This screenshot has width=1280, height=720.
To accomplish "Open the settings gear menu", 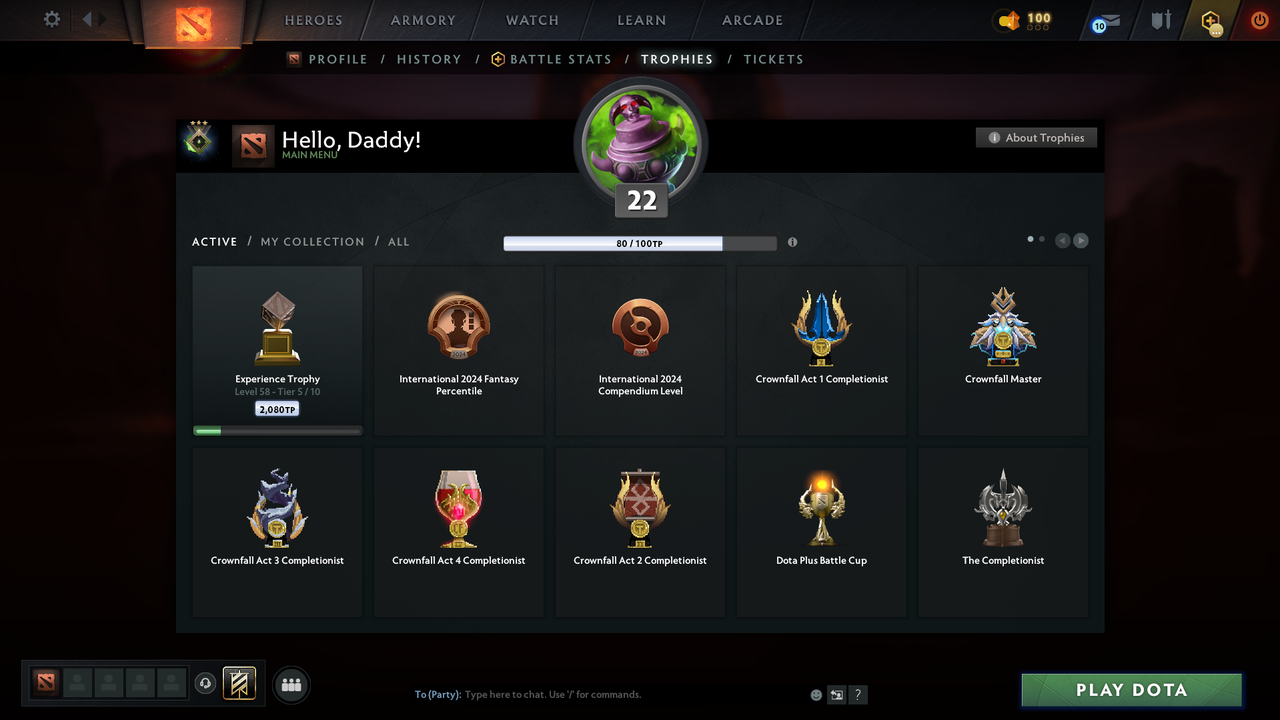I will (x=50, y=19).
